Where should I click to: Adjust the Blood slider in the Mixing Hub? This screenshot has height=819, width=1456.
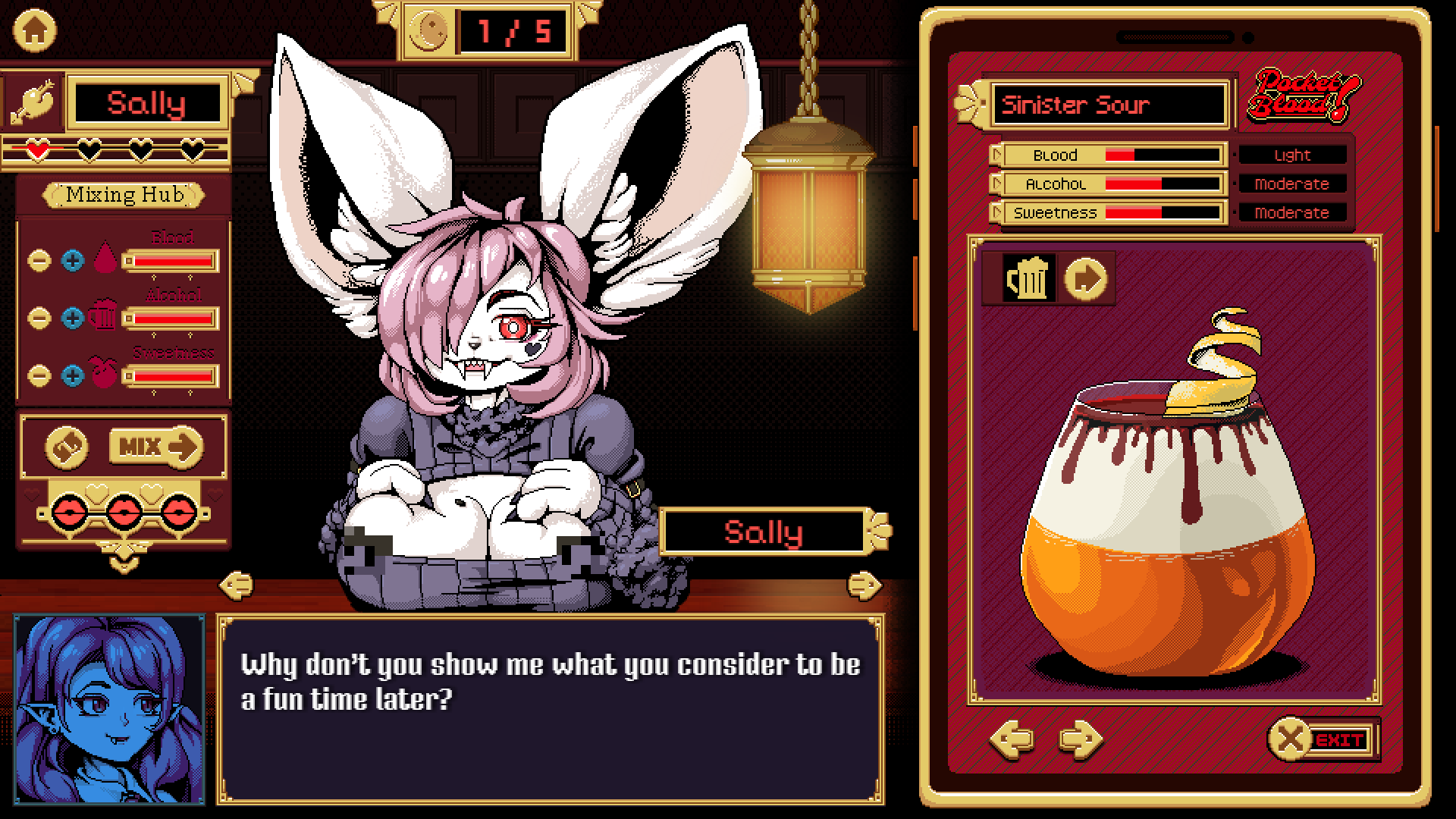coord(171,262)
